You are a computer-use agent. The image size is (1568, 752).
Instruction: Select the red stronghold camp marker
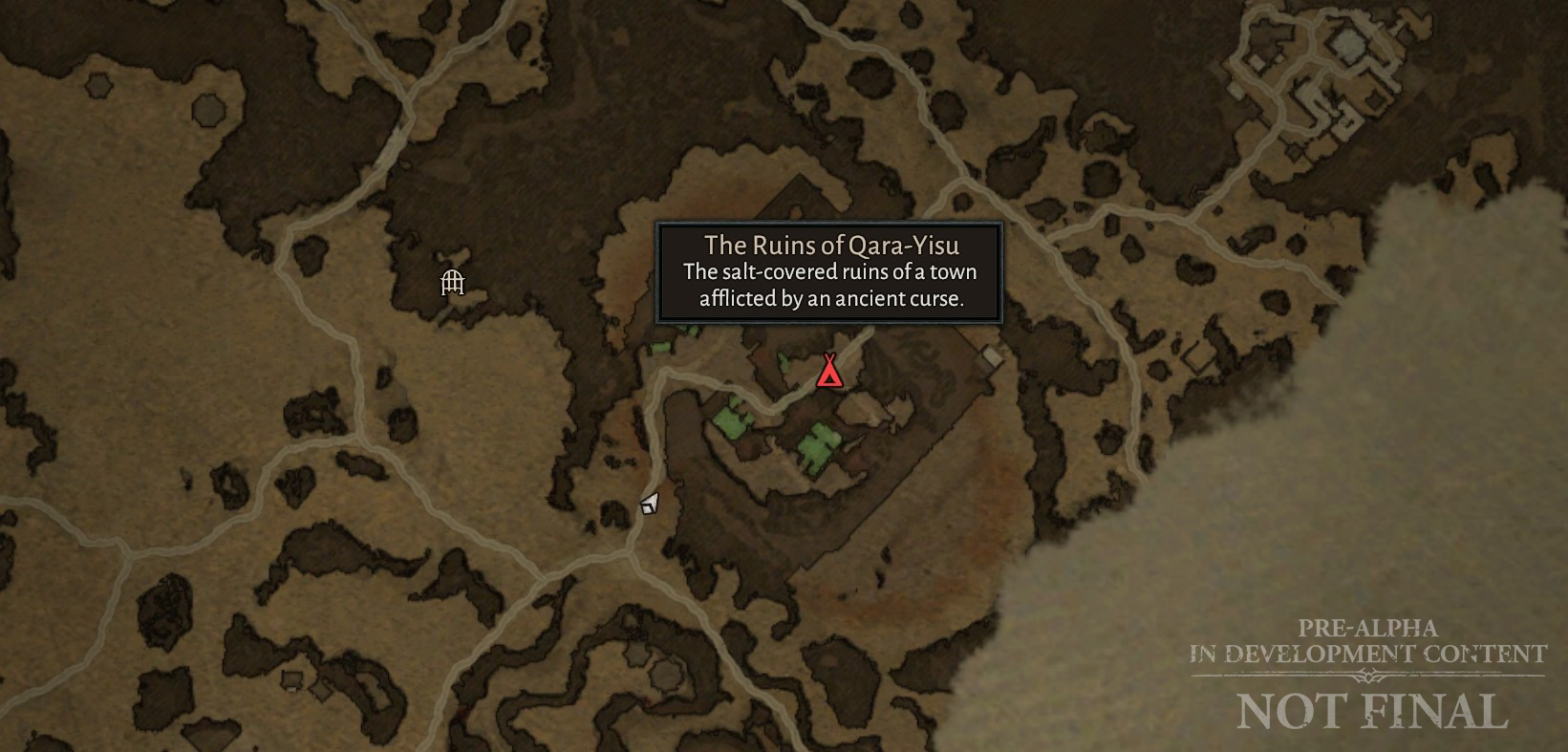[829, 371]
